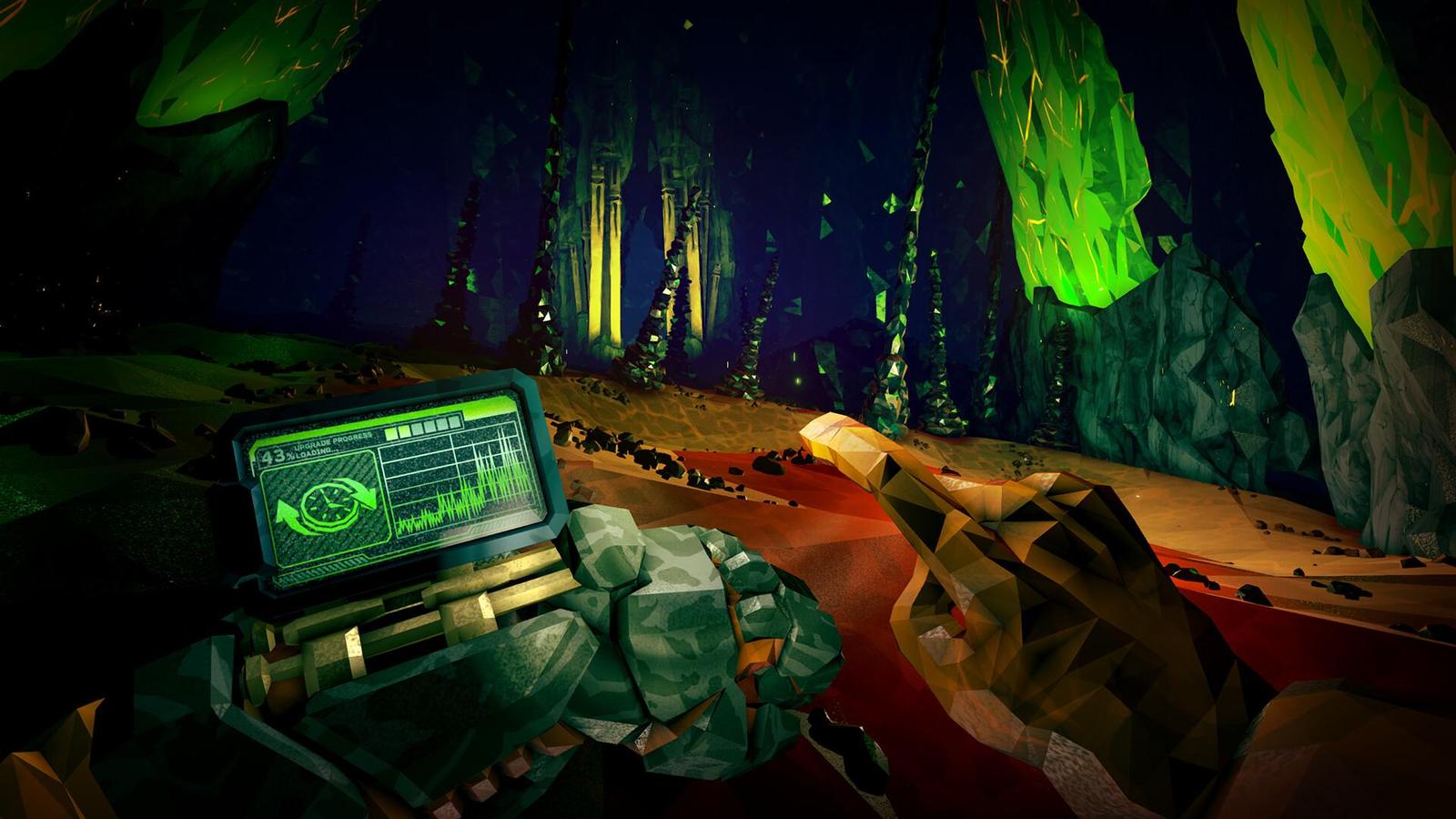This screenshot has width=1456, height=819.
Task: Select the LOADING status label
Action: (317, 454)
